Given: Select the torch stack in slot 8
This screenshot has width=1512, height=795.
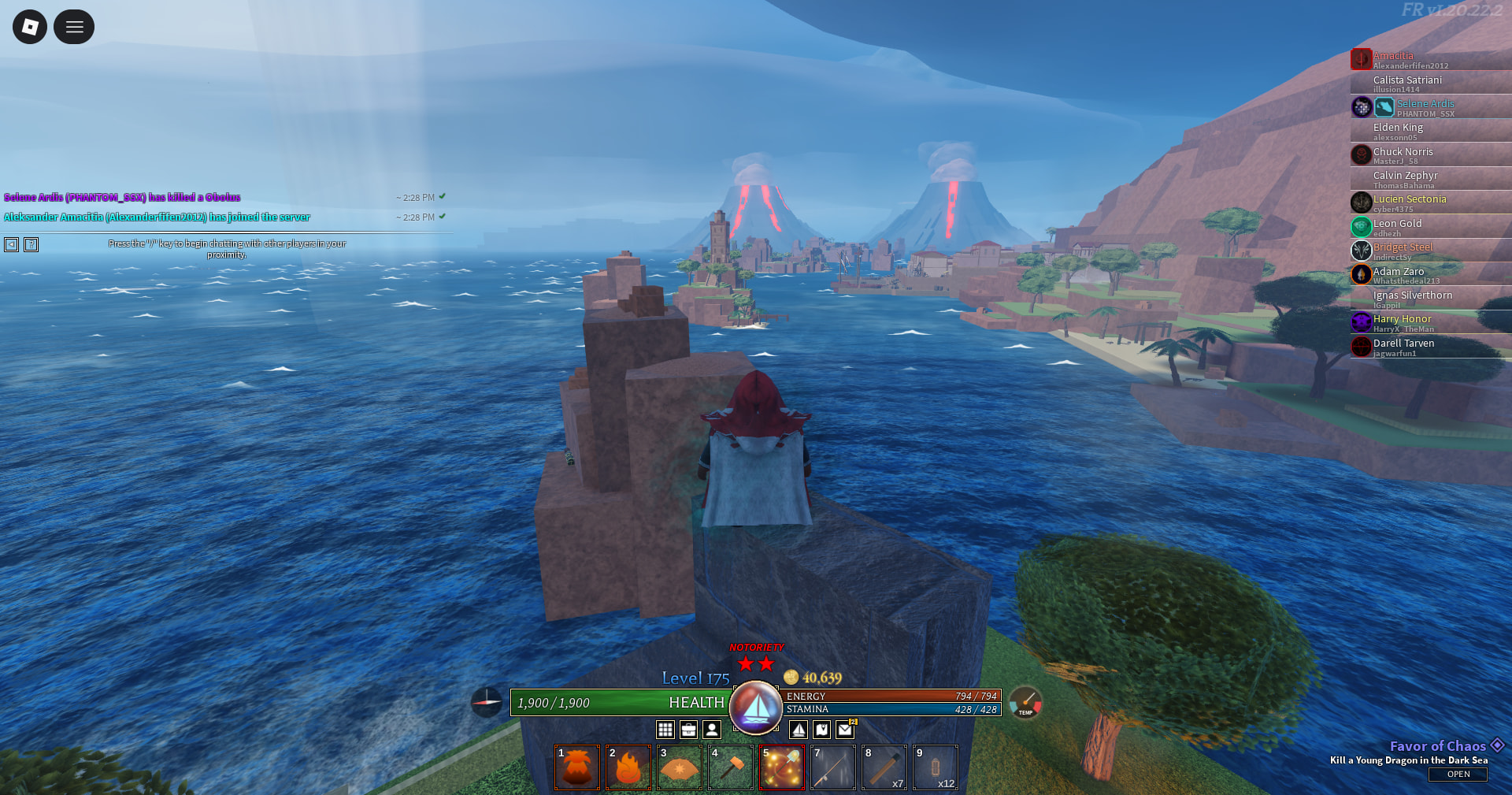Looking at the screenshot, I should [x=884, y=767].
